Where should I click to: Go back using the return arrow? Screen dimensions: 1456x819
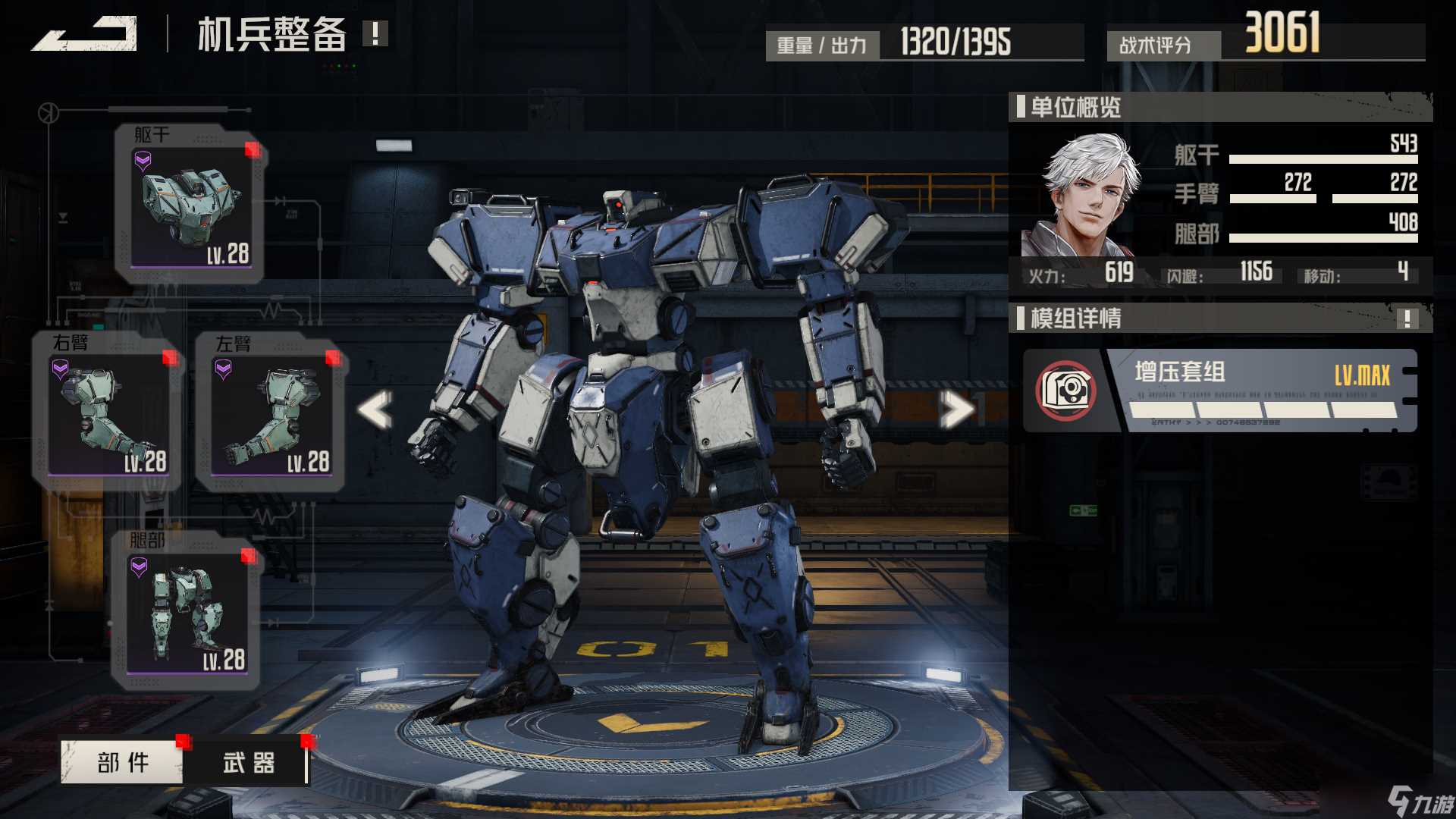click(x=85, y=34)
